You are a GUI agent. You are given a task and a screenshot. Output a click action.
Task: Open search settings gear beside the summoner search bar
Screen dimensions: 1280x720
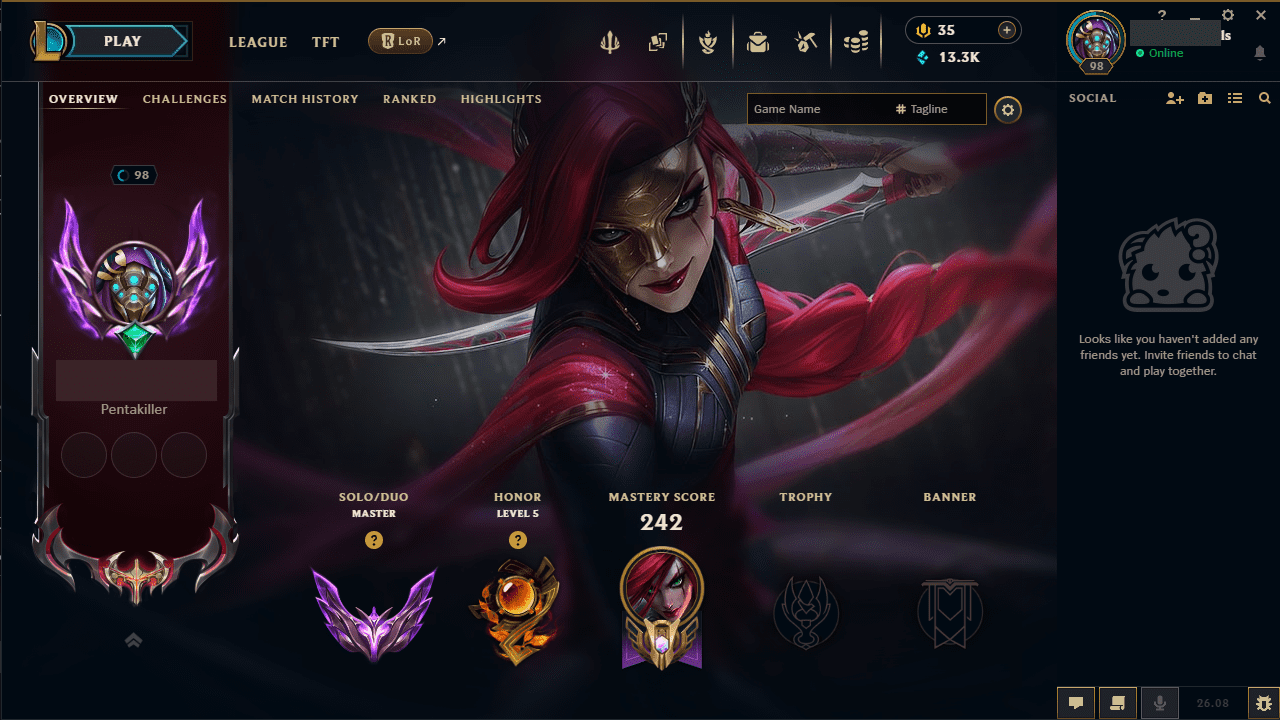click(x=1007, y=110)
